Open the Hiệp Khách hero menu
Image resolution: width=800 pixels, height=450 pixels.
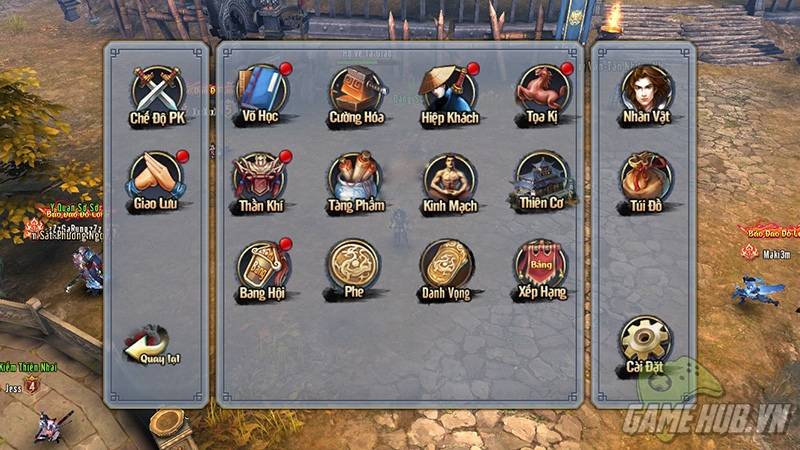tap(449, 90)
